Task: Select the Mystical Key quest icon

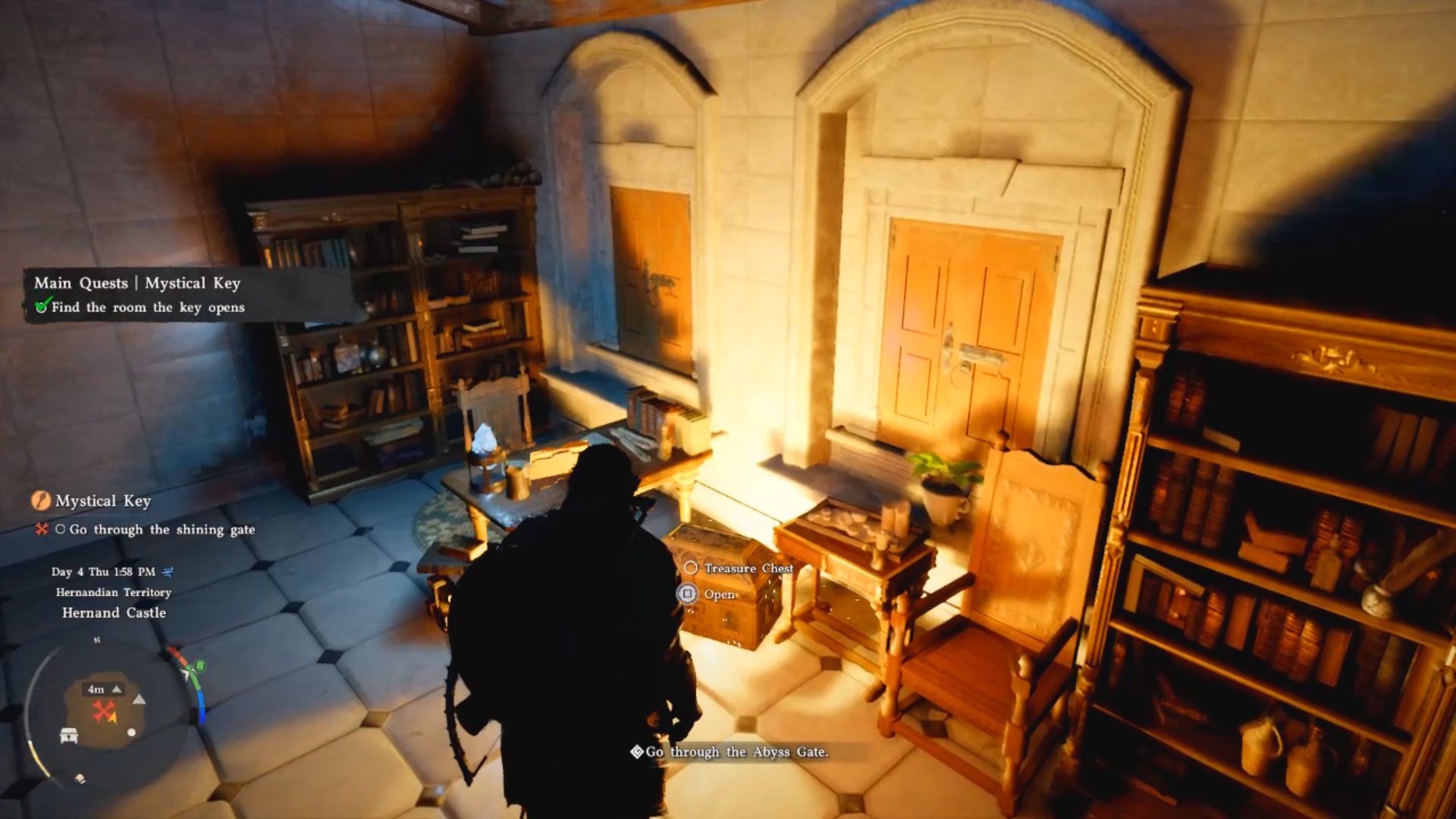Action: pyautogui.click(x=40, y=501)
